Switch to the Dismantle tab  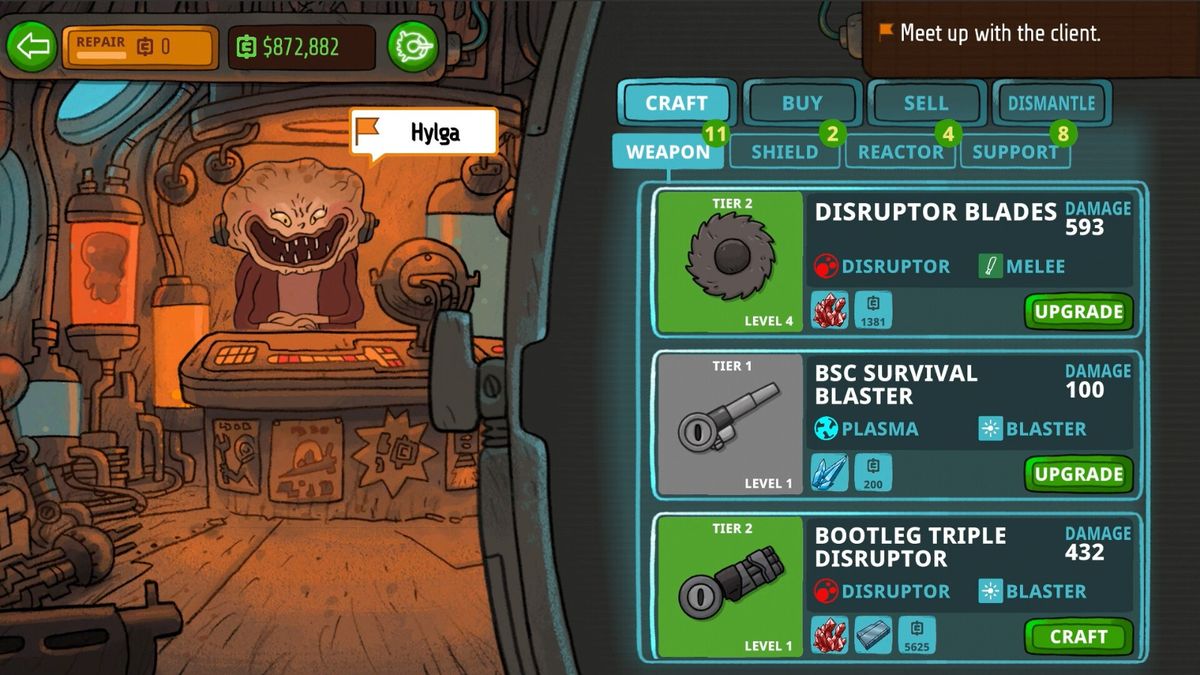(1051, 103)
